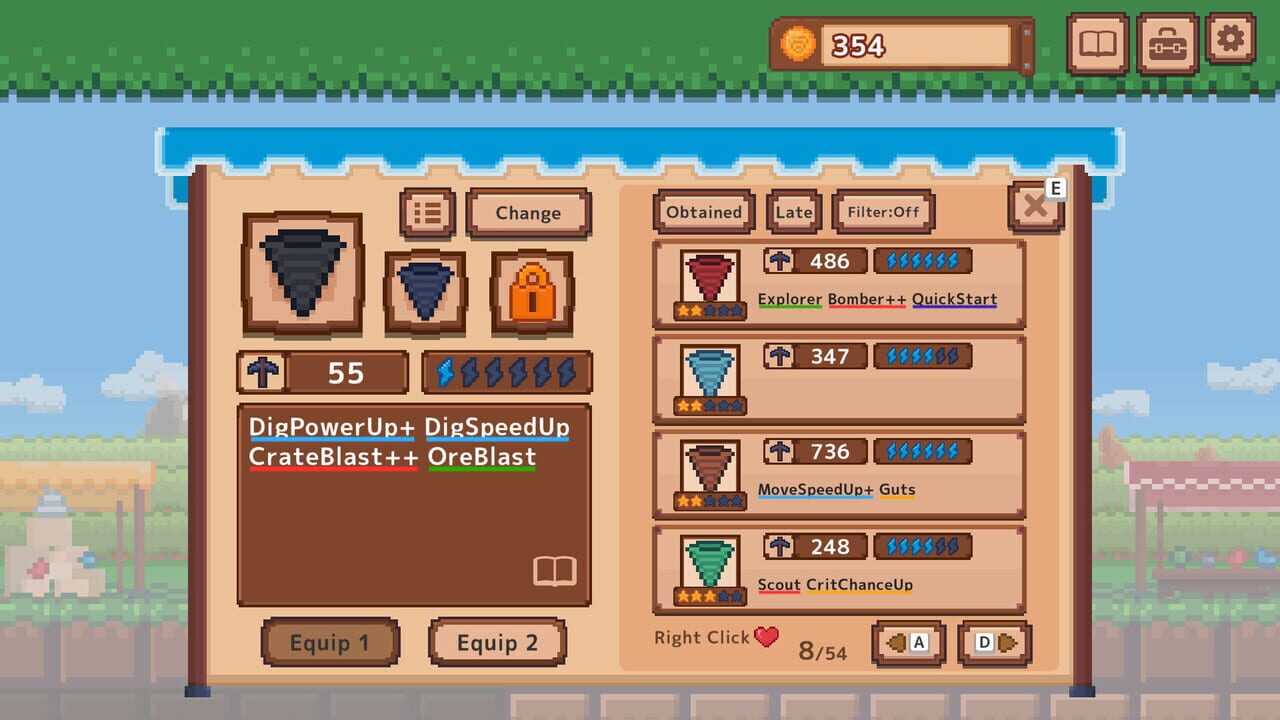Switch to the Late sorting tab
Viewport: 1280px width, 720px height.
[793, 211]
